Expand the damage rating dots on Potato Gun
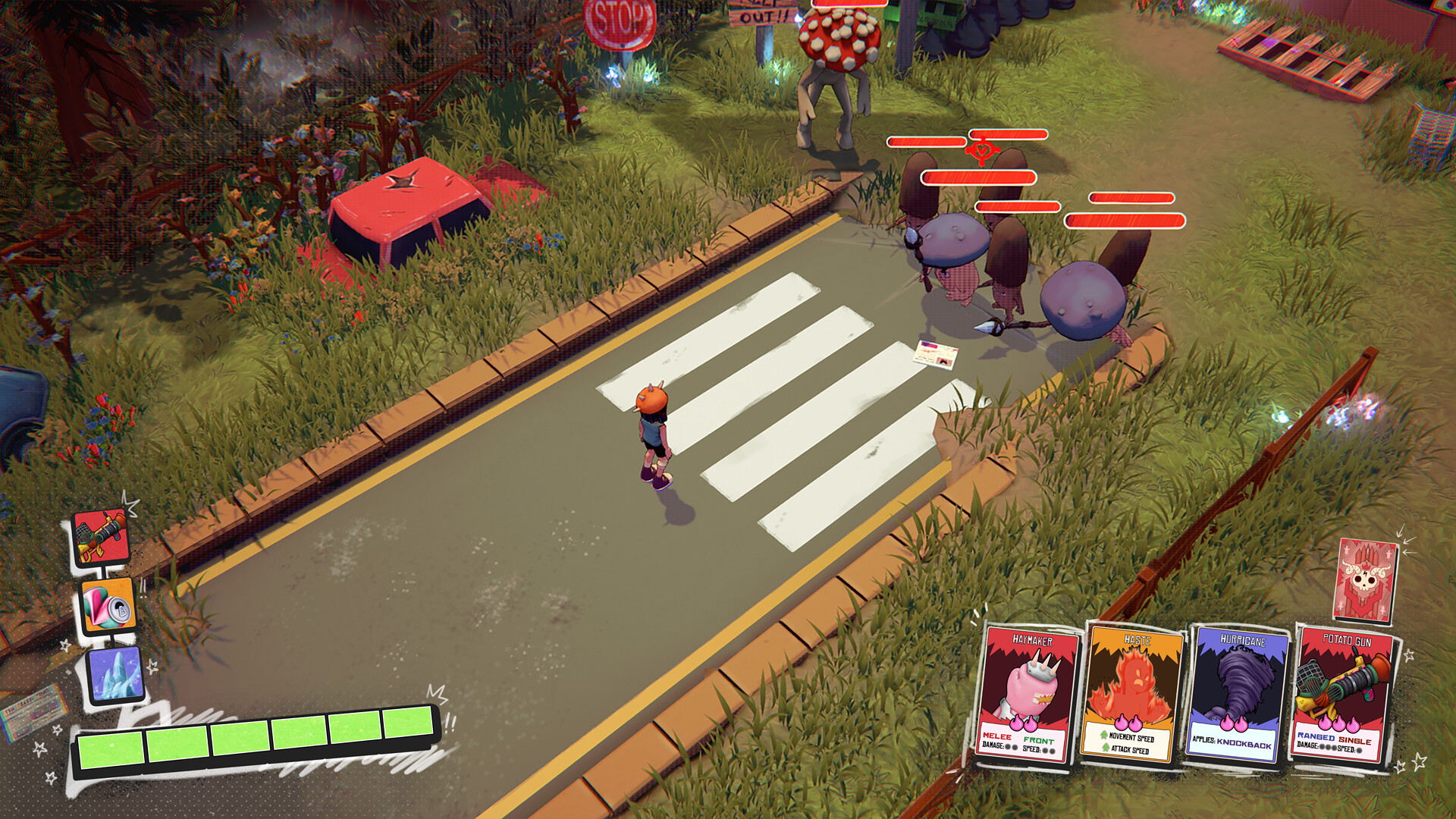 point(1327,747)
